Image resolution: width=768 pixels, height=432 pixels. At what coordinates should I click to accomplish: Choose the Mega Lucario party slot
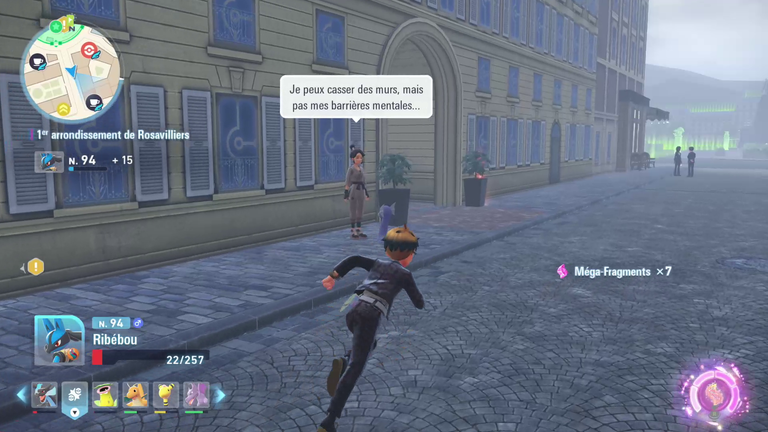point(46,395)
